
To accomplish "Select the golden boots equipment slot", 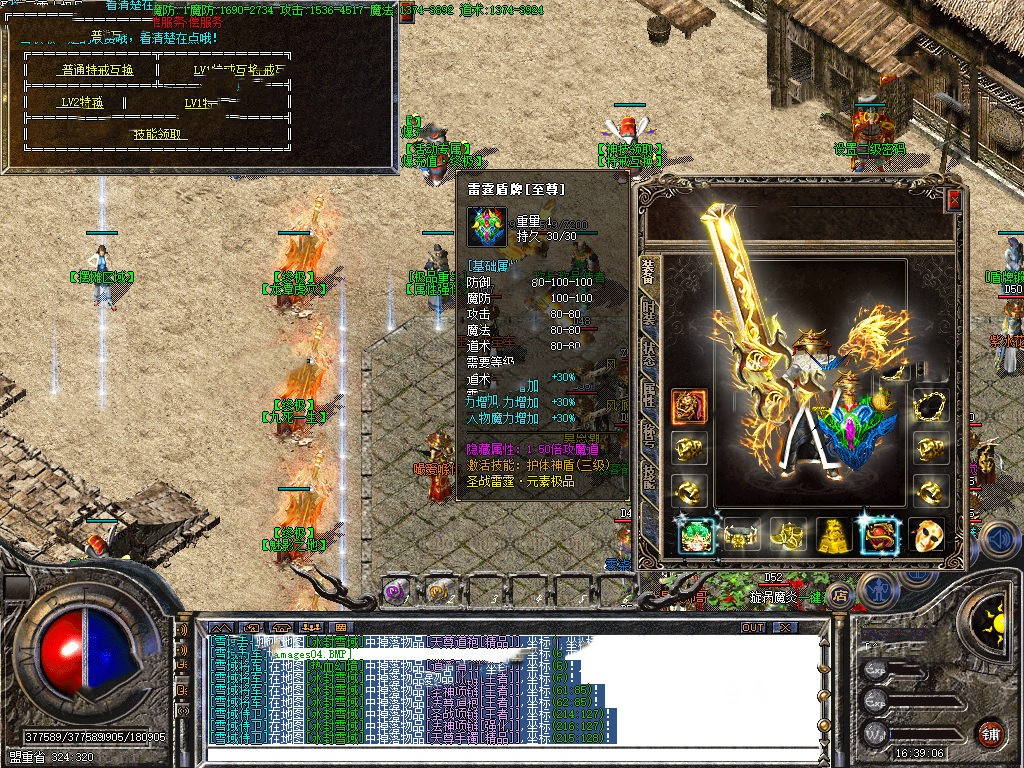I will point(788,537).
